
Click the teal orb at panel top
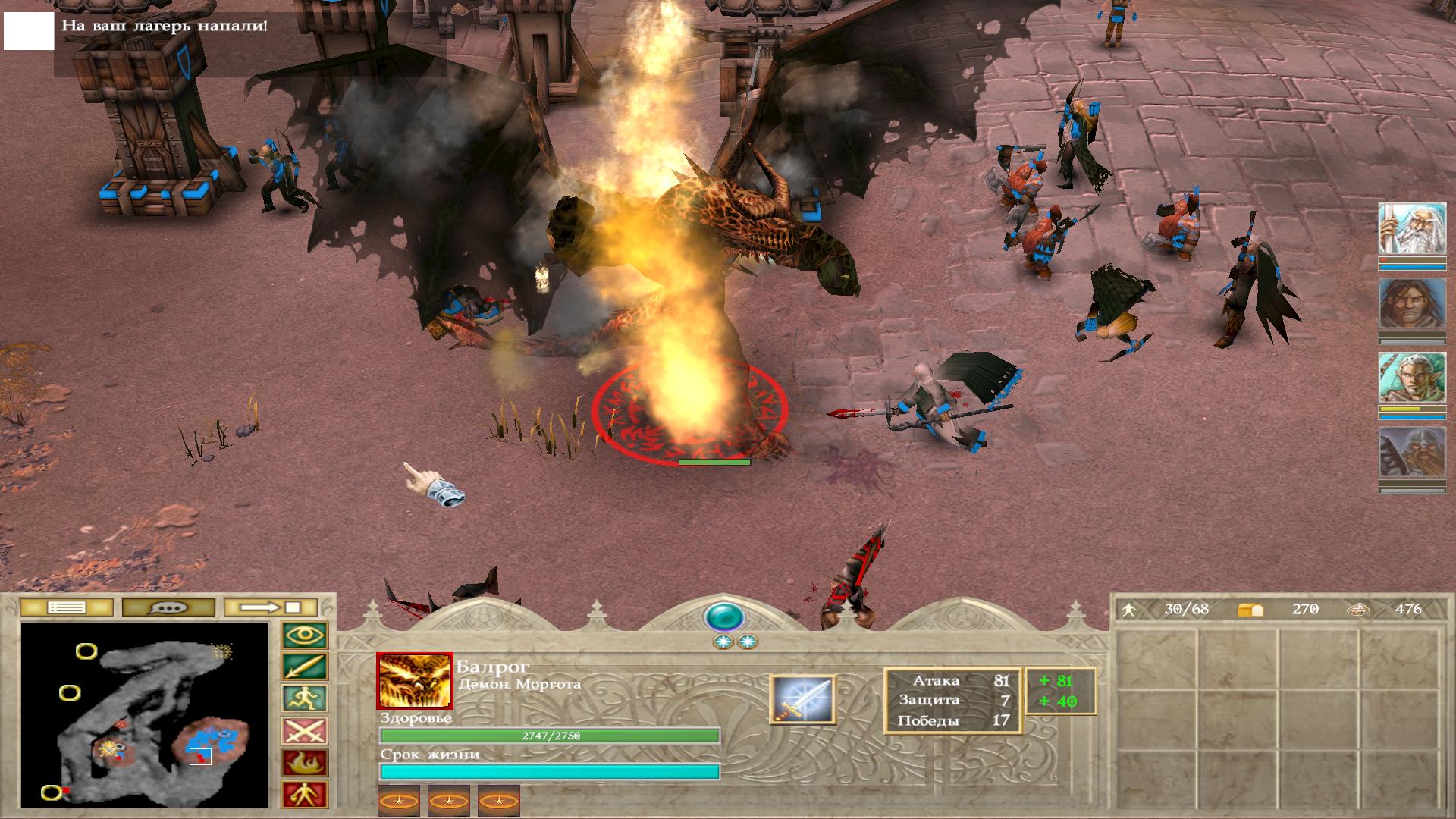724,617
